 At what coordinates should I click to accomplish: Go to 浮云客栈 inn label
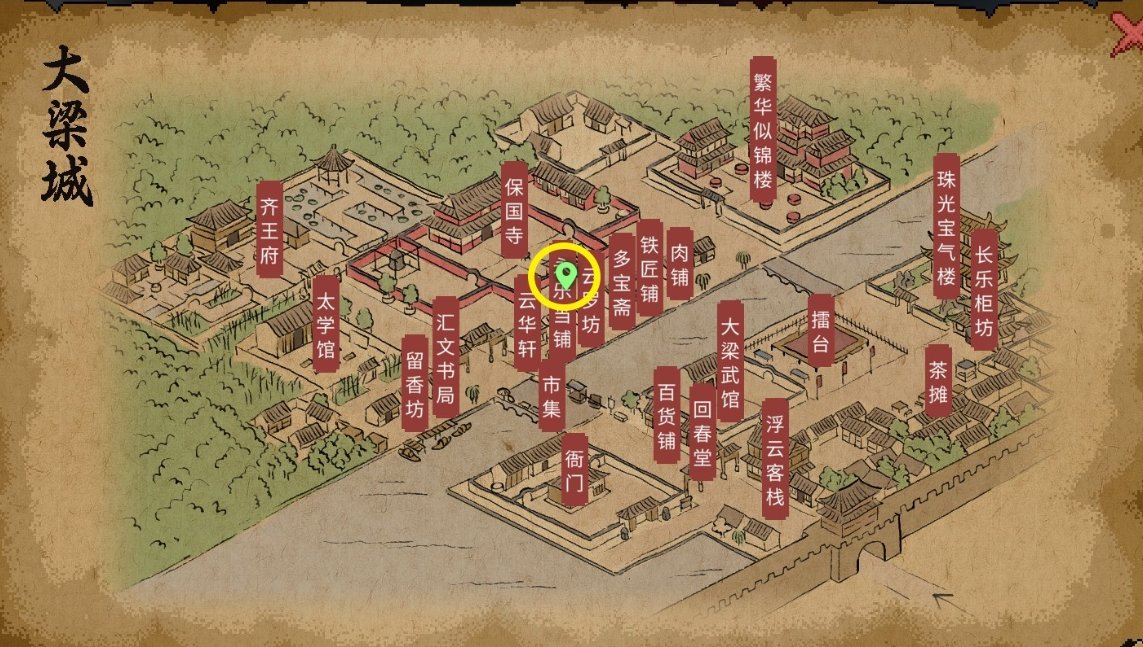click(x=774, y=458)
